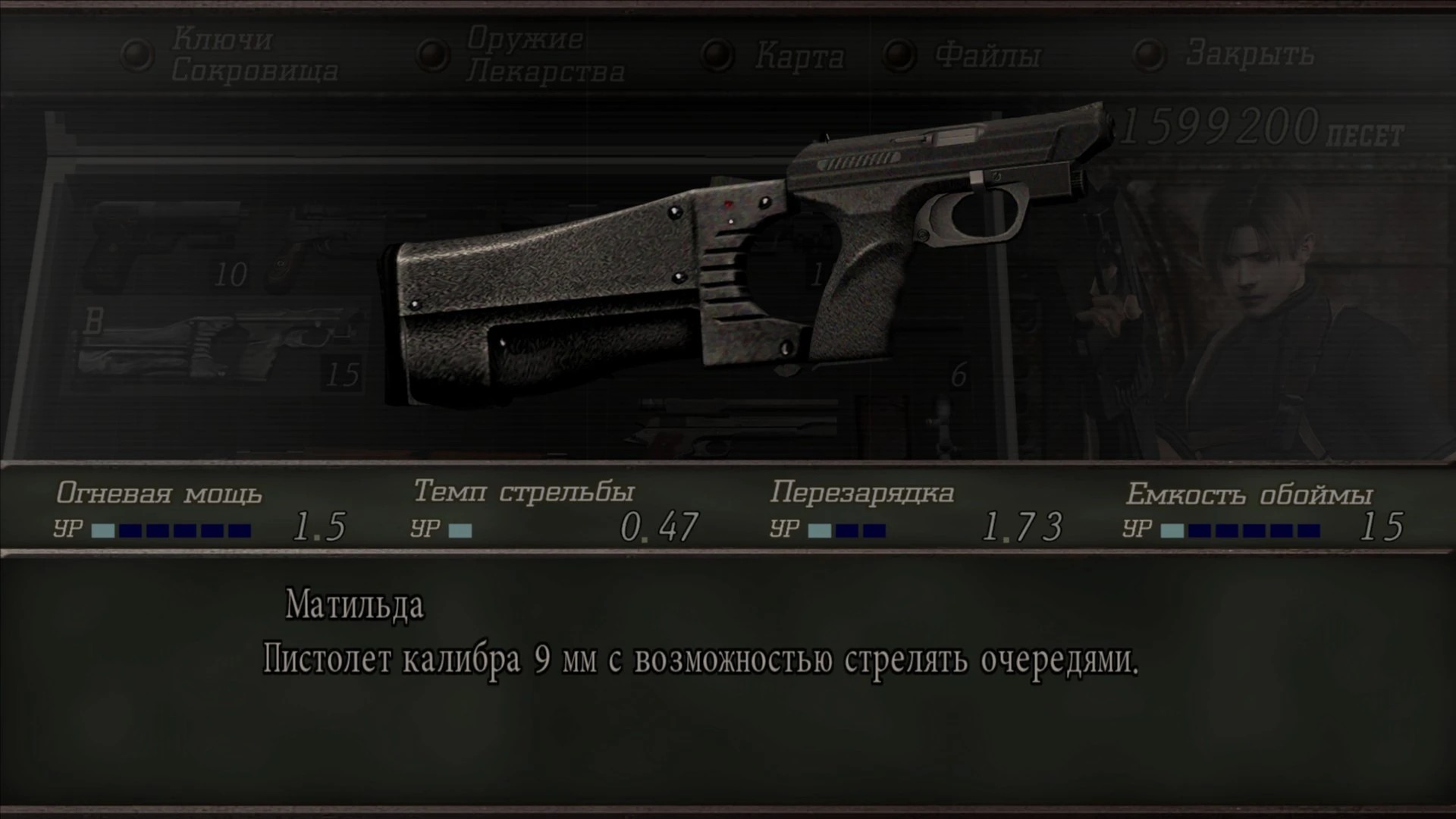Screen dimensions: 1456x819
Task: Click the Матильда weapon name label
Action: [x=351, y=605]
